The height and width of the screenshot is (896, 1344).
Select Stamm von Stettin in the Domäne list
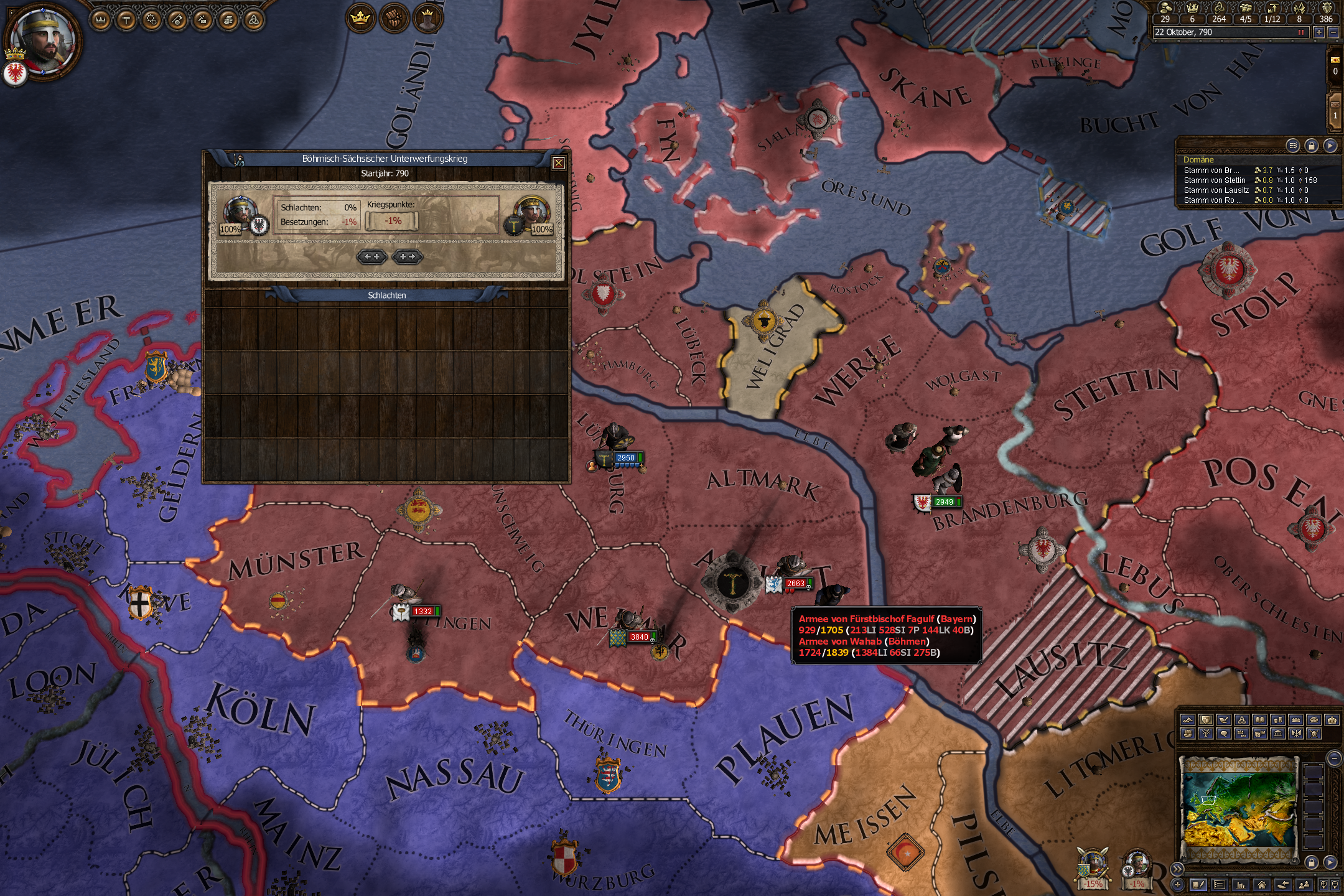[1216, 181]
